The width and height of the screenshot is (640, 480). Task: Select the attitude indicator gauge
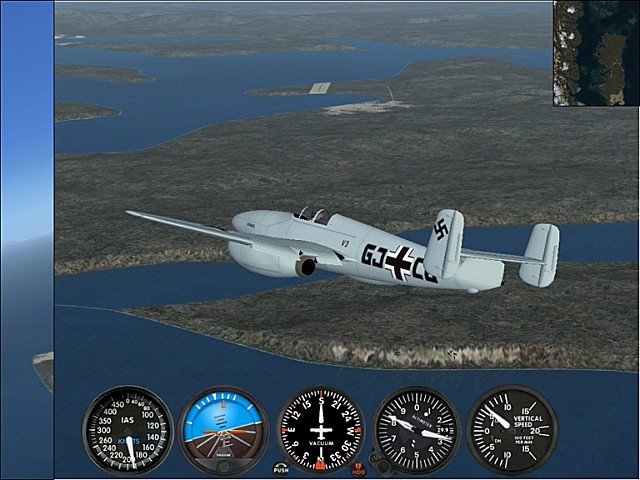tap(223, 430)
